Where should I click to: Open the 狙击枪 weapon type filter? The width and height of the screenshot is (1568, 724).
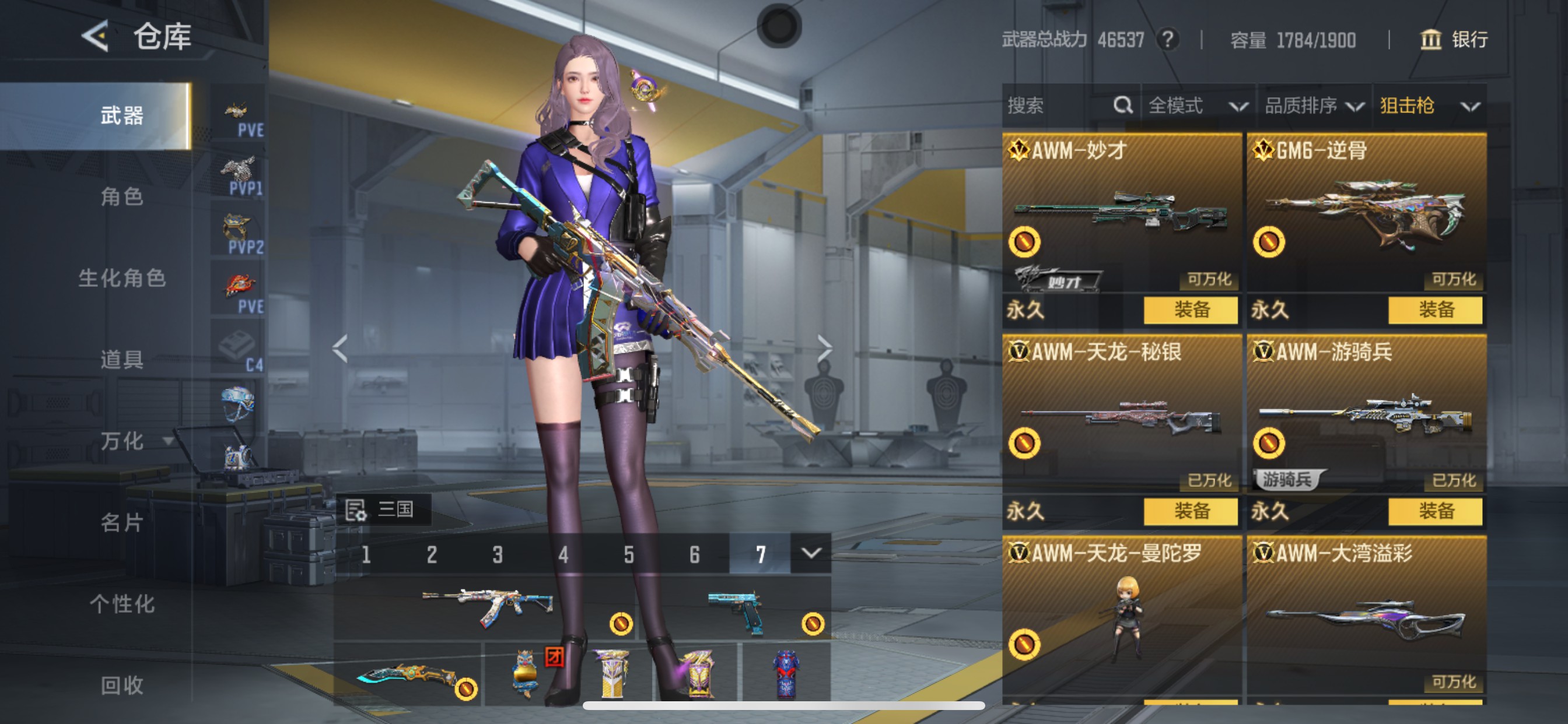pyautogui.click(x=1429, y=106)
